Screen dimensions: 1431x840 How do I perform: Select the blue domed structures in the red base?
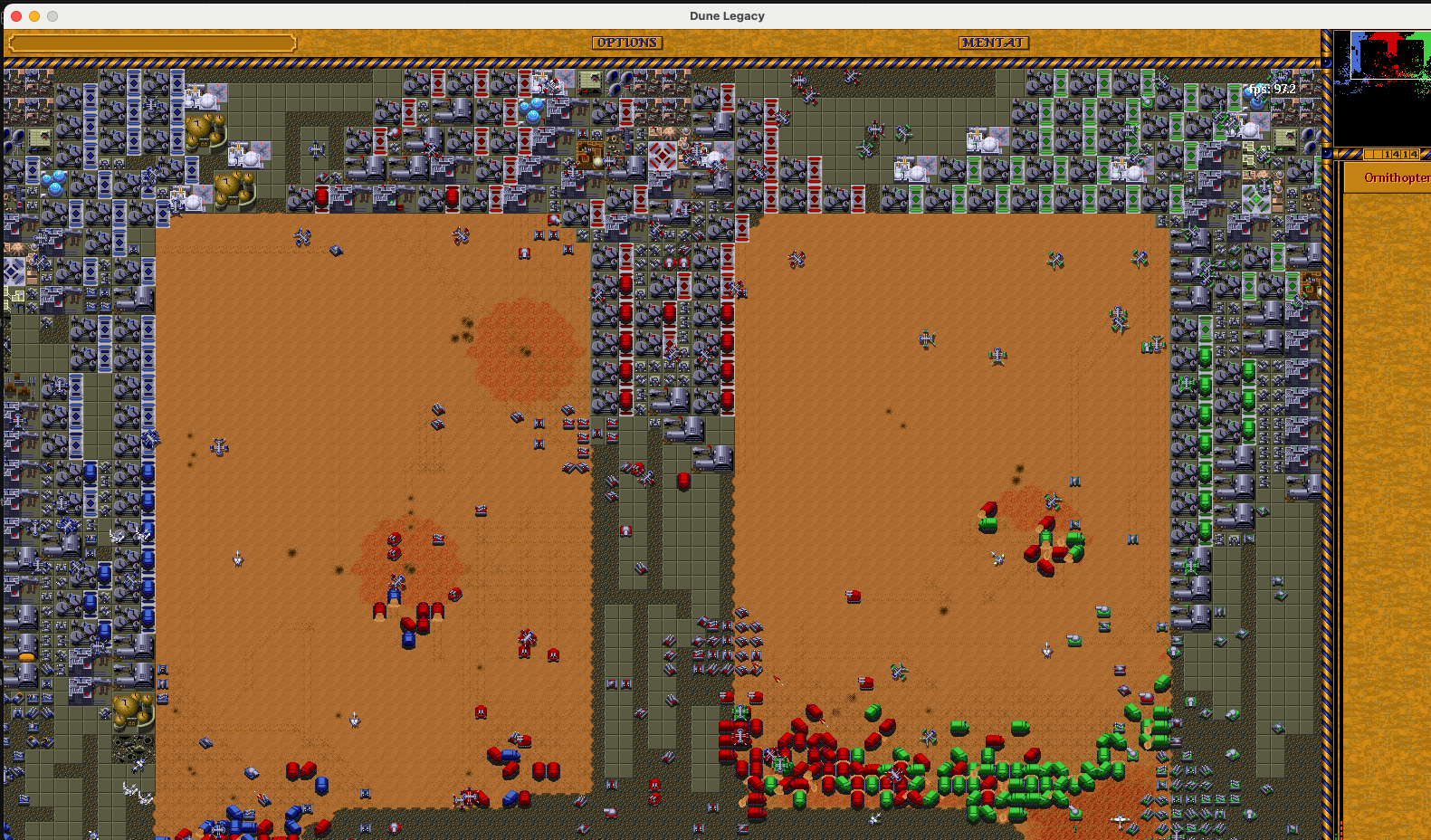(532, 110)
